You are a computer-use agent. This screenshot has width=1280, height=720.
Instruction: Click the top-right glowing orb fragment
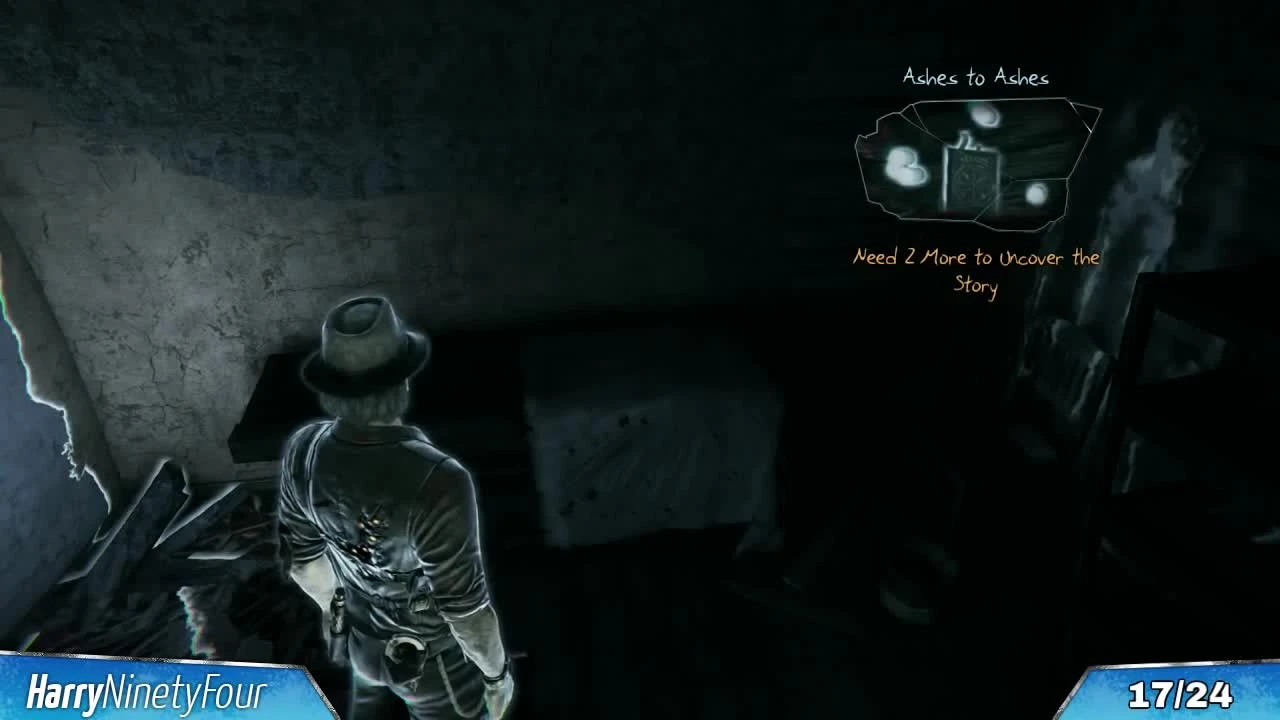pyautogui.click(x=984, y=115)
